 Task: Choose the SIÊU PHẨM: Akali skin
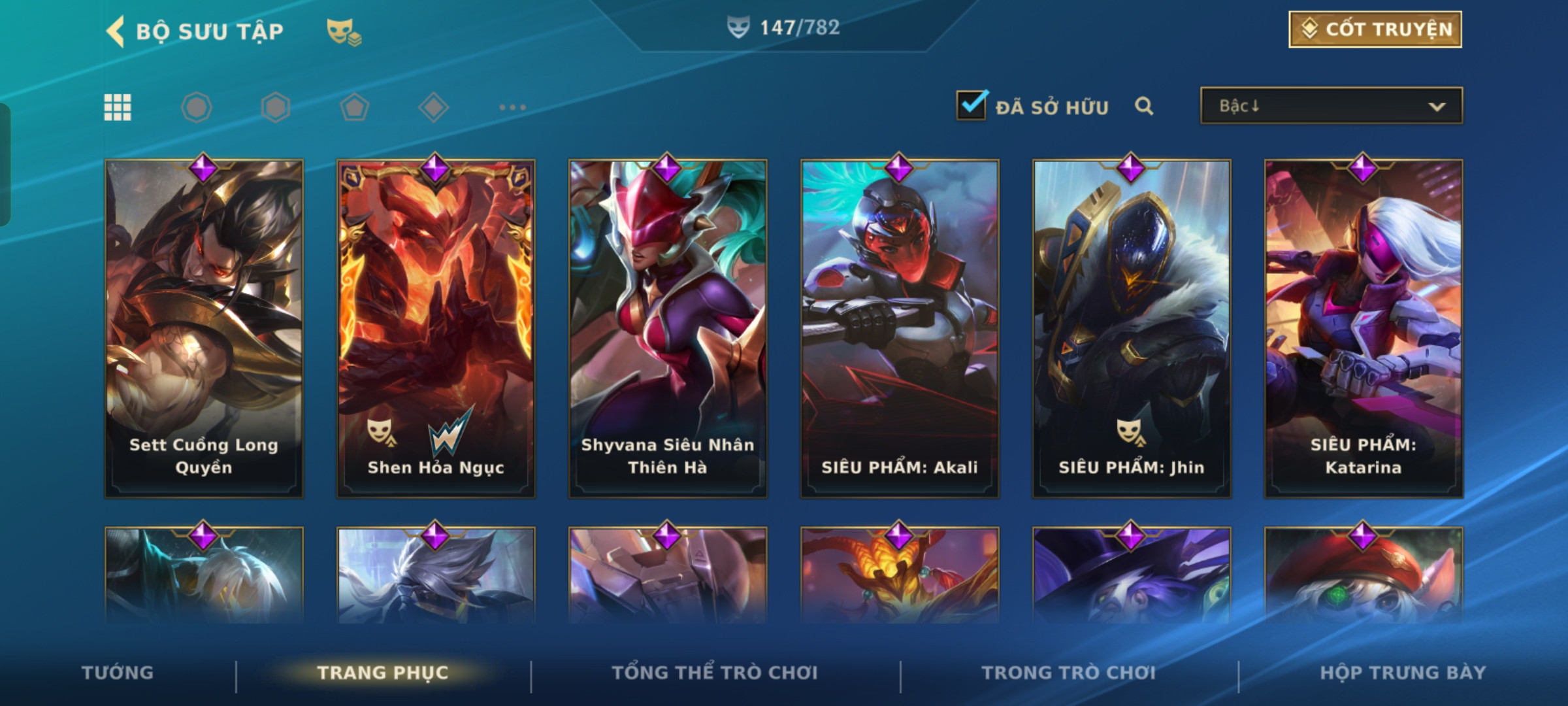[x=900, y=327]
